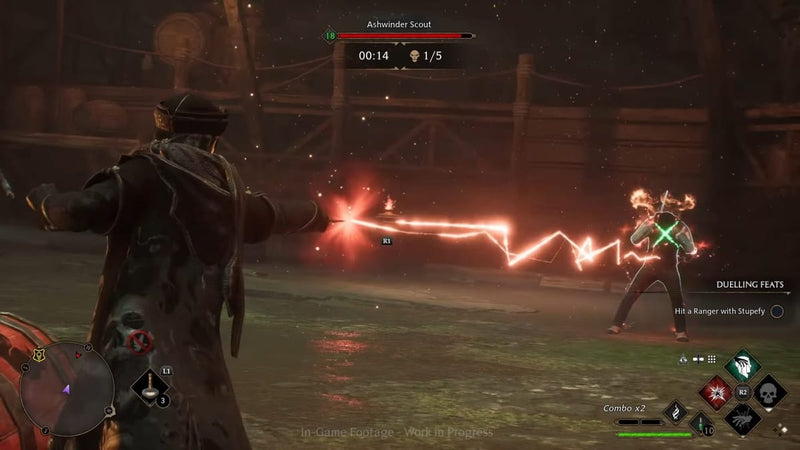Activate the red burst spell
Viewport: 800px width, 450px height.
click(714, 393)
